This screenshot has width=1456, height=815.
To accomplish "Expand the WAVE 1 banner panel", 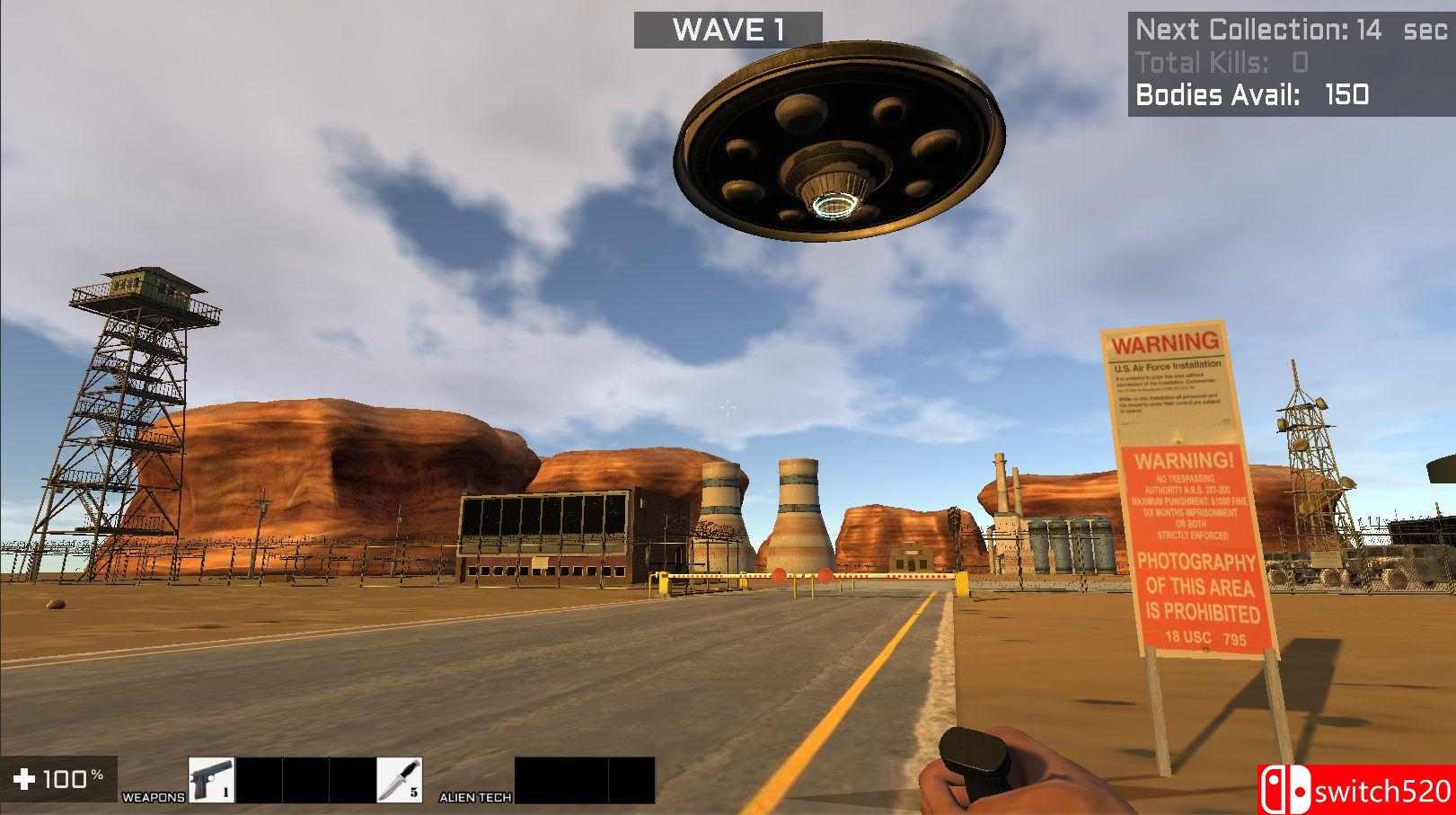I will (730, 30).
